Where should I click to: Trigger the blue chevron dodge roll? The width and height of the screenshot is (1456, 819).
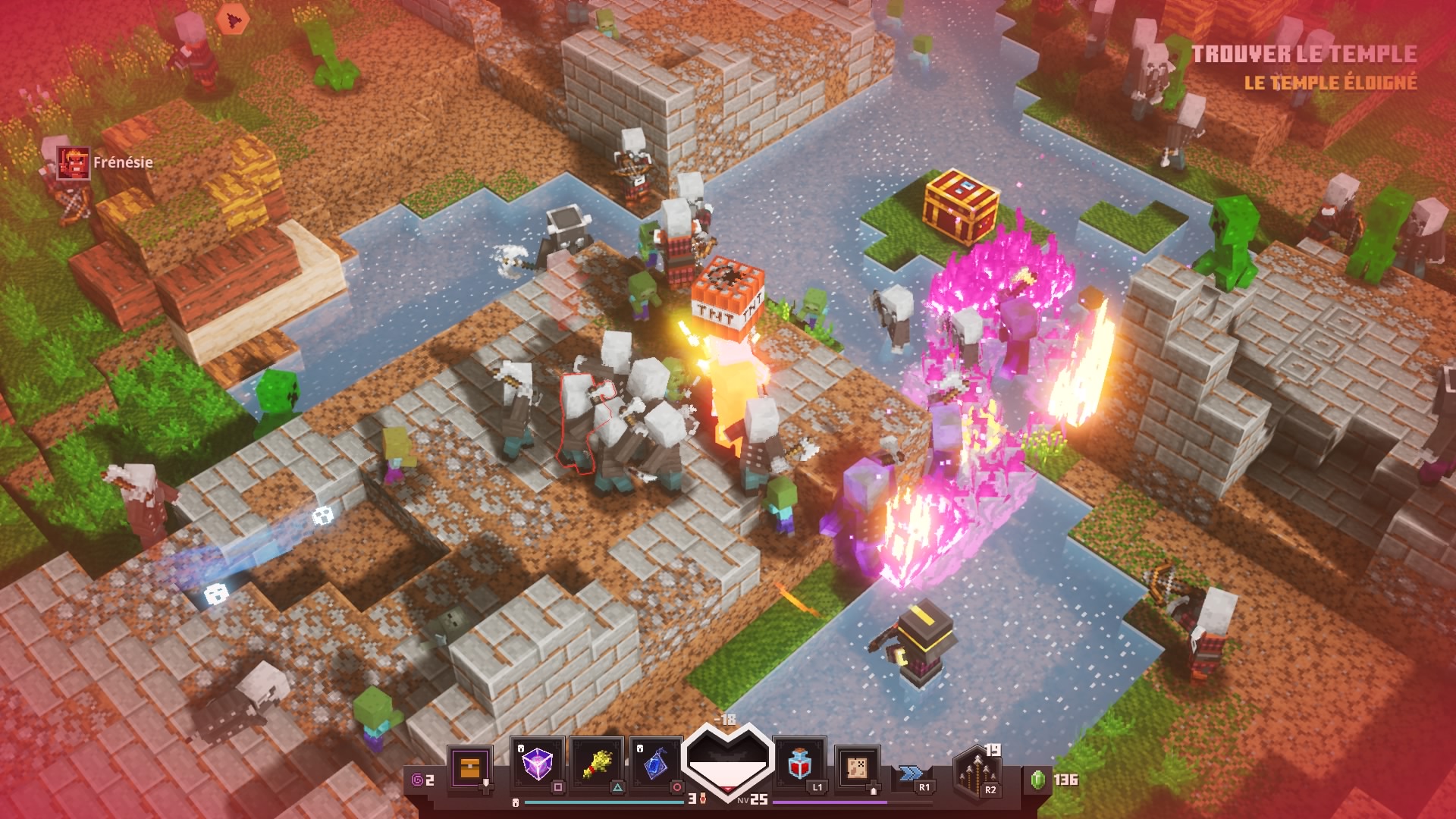912,773
